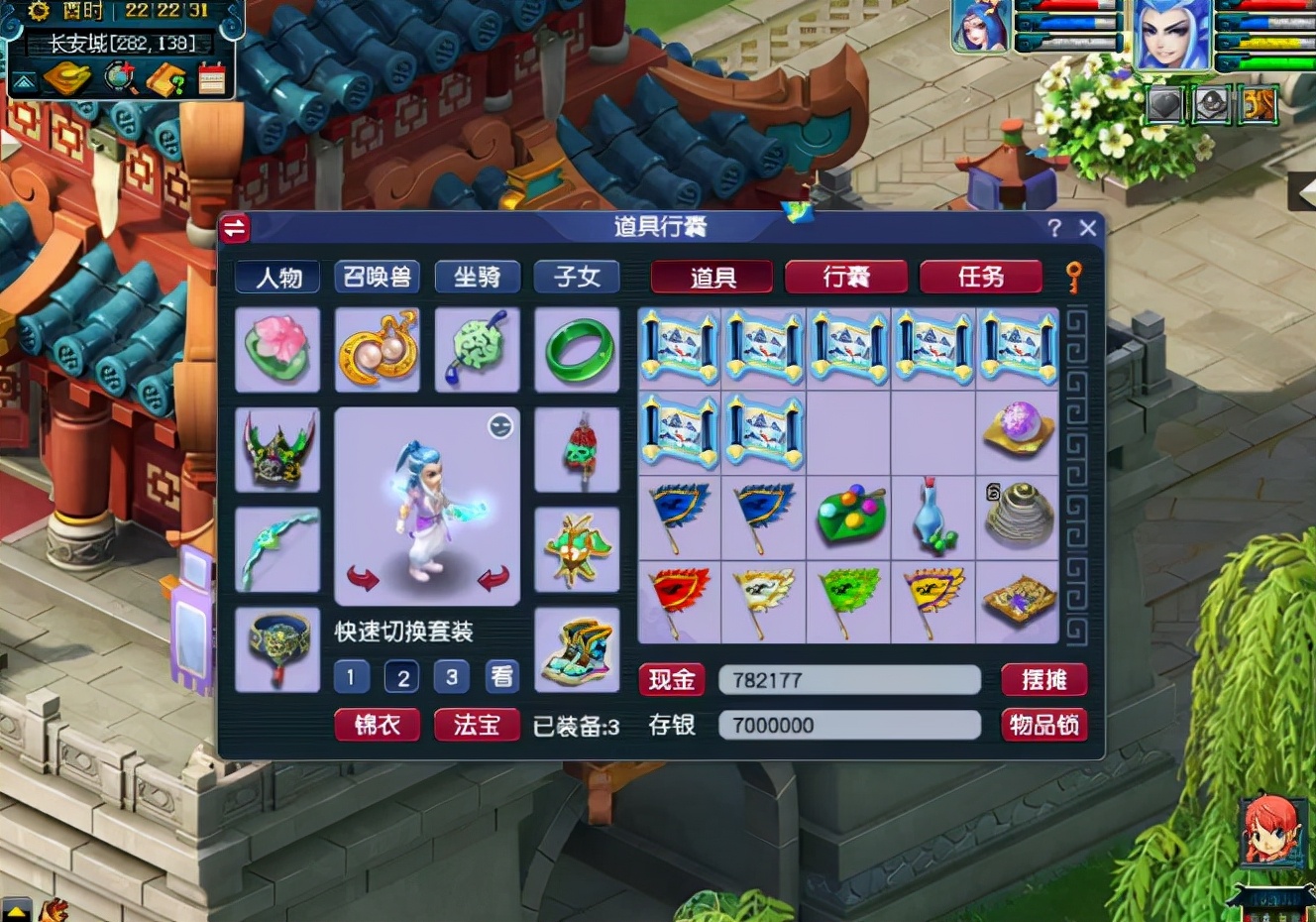
Task: Click the gold ingot icon near coordinates
Action: (x=65, y=77)
